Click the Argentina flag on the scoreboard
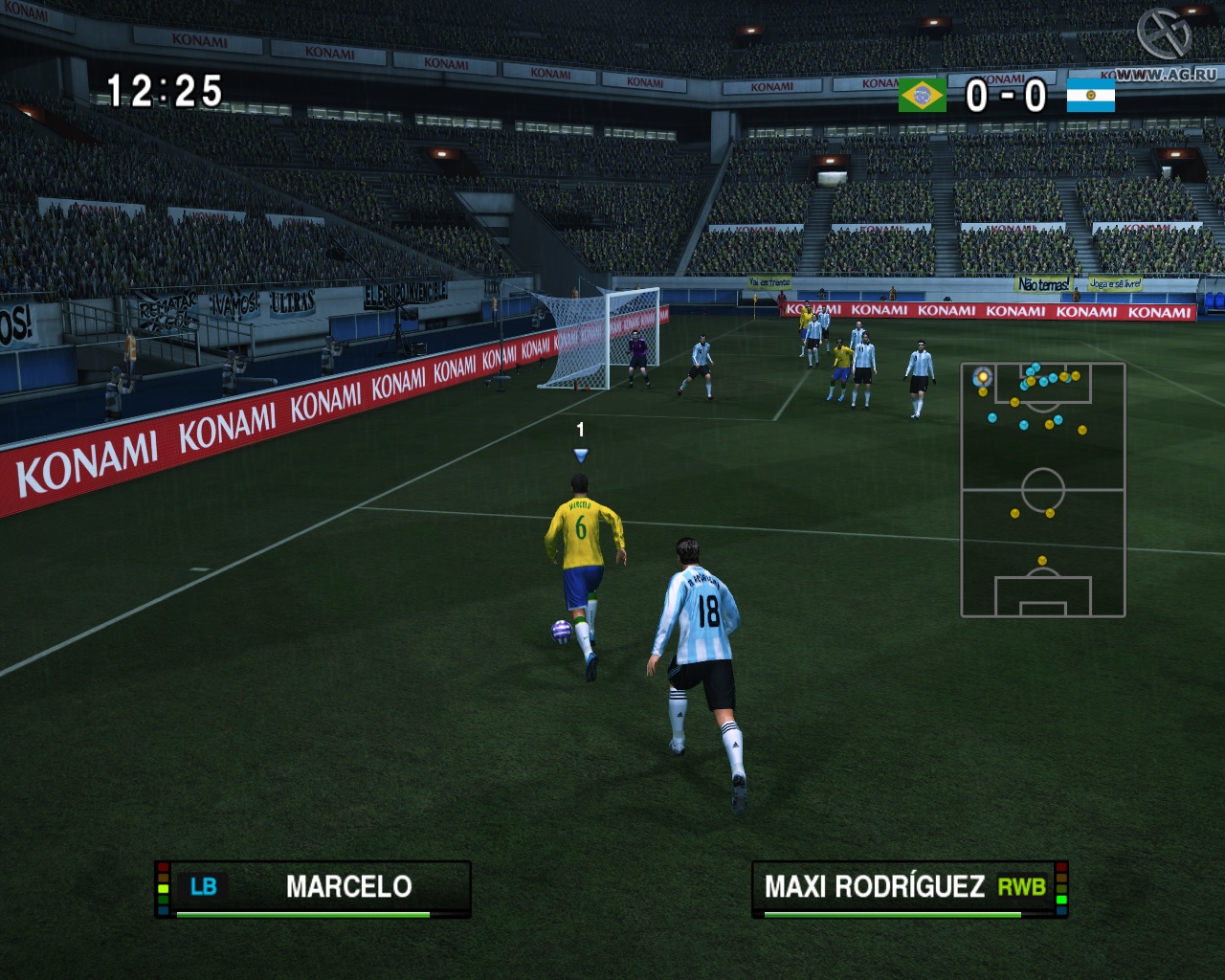 (x=1091, y=95)
